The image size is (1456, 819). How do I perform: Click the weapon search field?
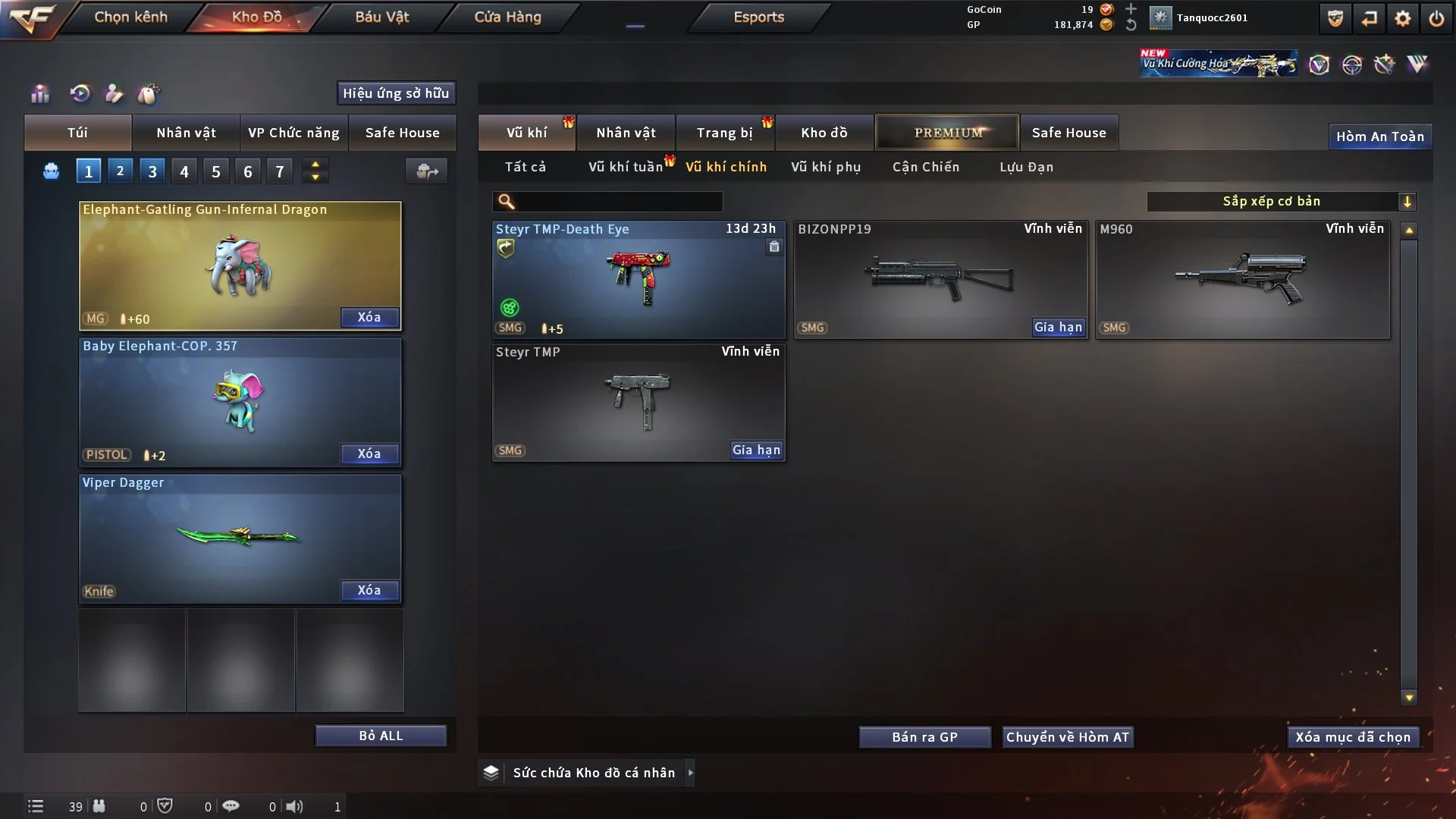(x=618, y=202)
